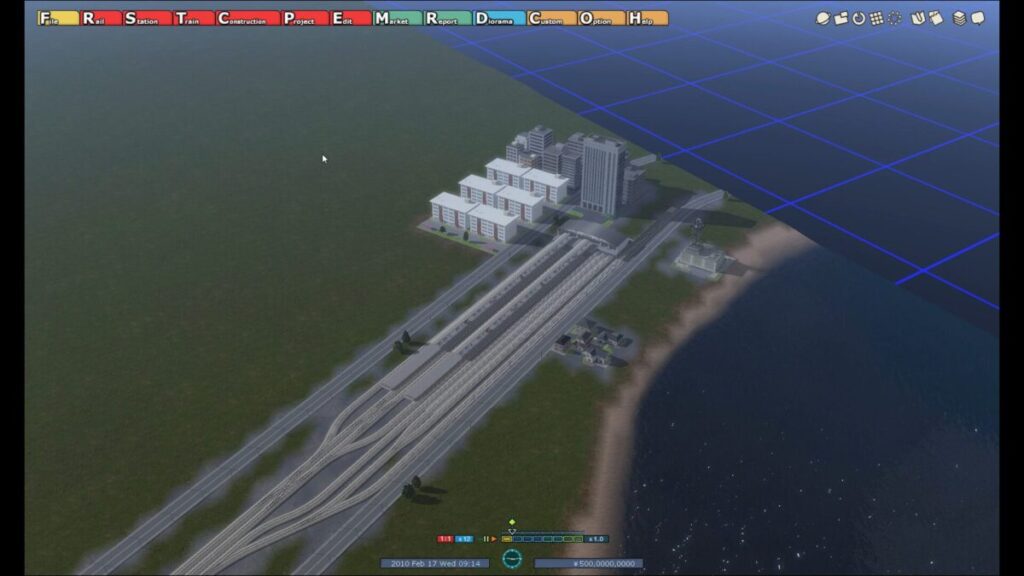The image size is (1024, 576).
Task: Pause the game time
Action: (485, 539)
